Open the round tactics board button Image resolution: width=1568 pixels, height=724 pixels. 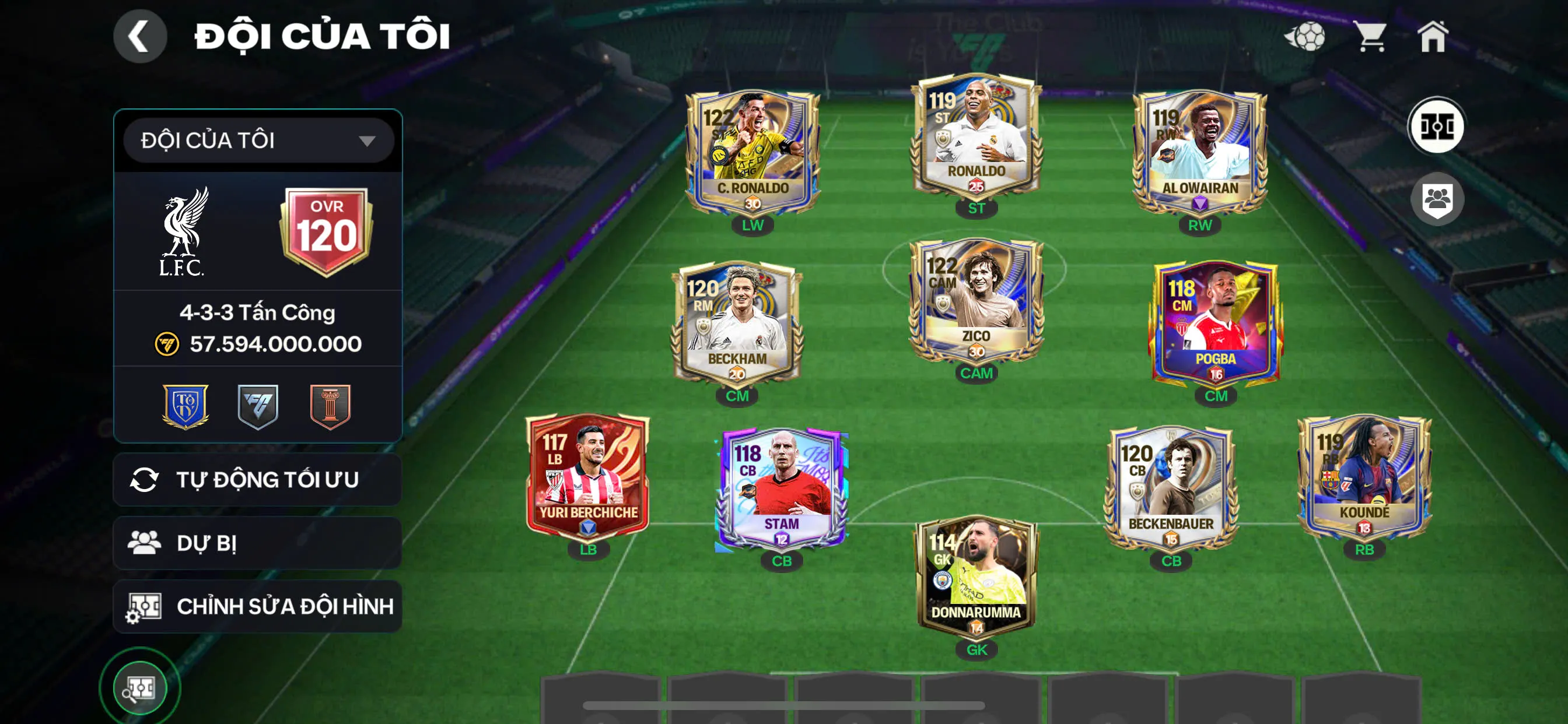click(1437, 126)
